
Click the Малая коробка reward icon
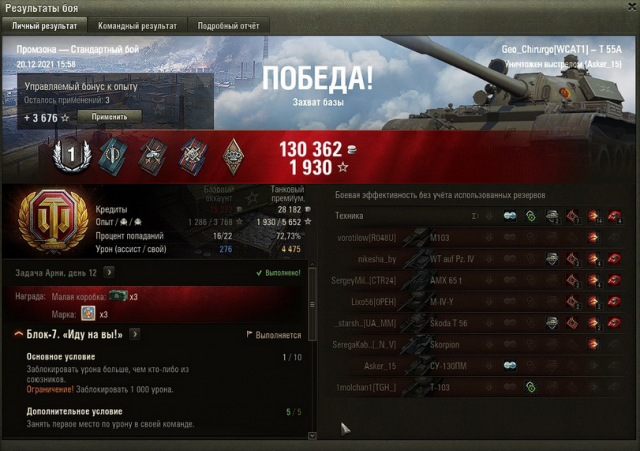tap(118, 296)
